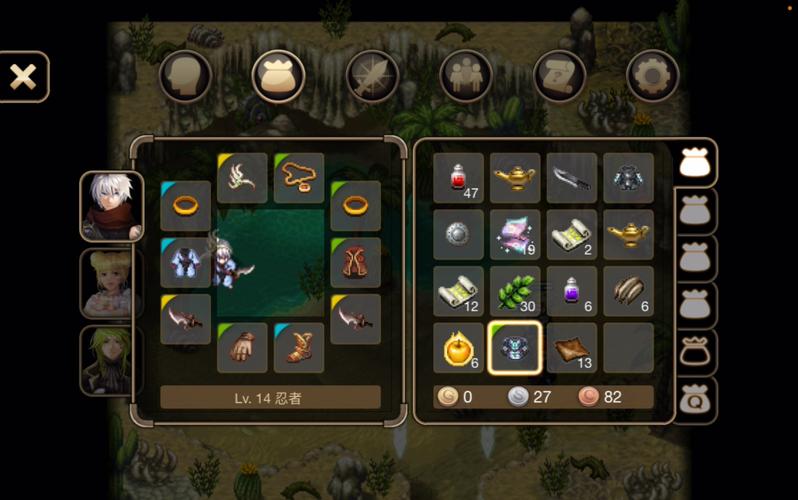This screenshot has width=798, height=500.
Task: Select the blonde girl character portrait
Action: [111, 283]
